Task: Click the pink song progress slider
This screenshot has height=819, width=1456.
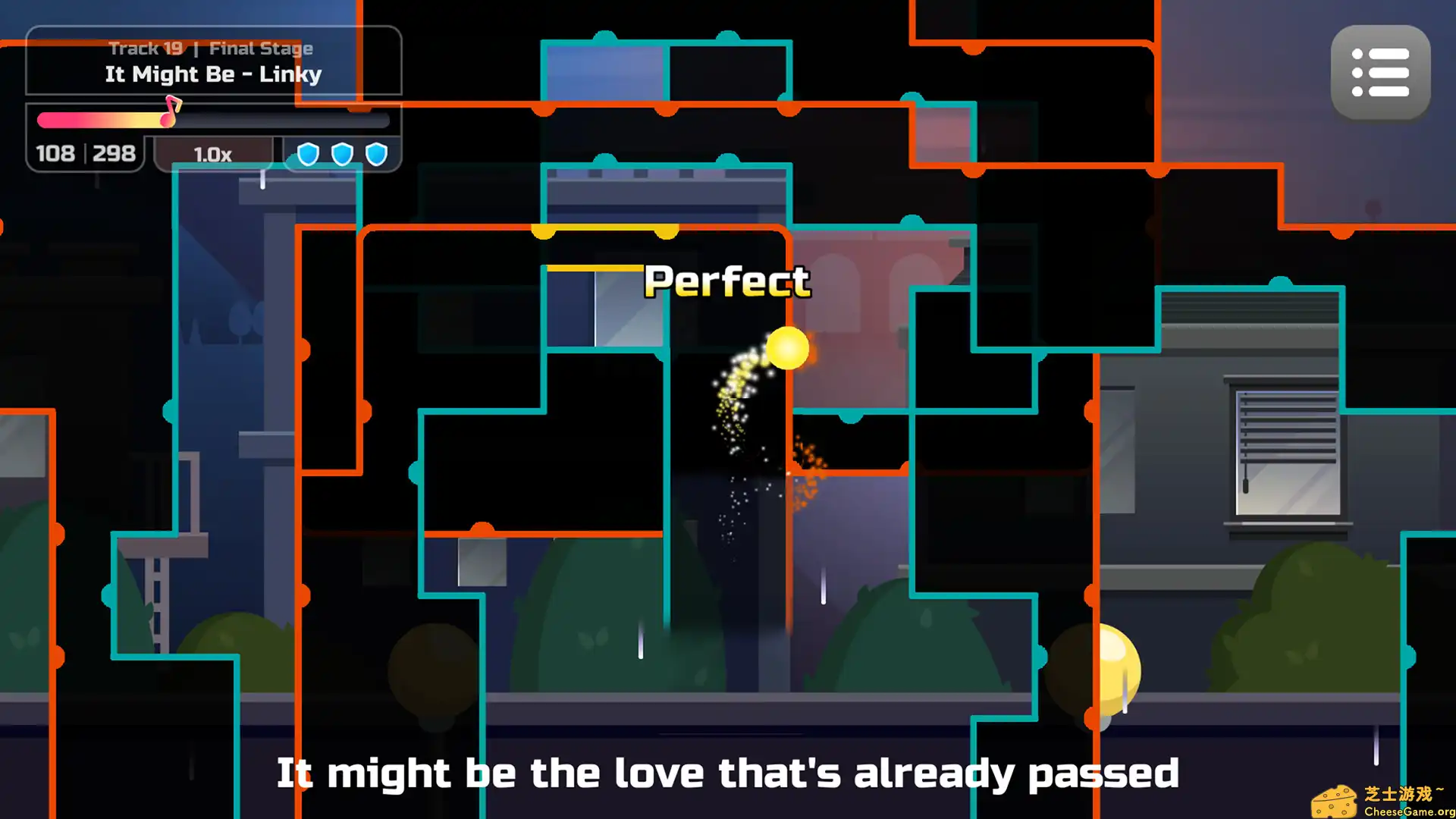Action: coord(99,120)
